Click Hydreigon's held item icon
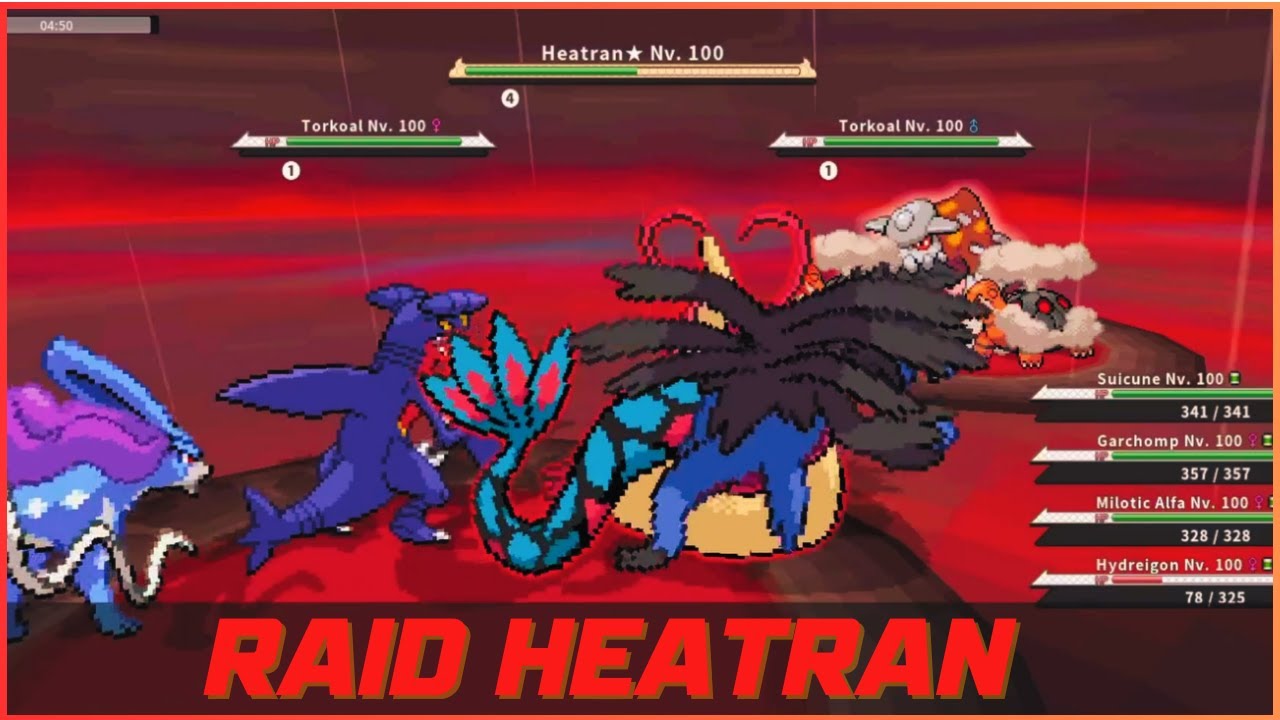1280x720 pixels. [x=1267, y=563]
